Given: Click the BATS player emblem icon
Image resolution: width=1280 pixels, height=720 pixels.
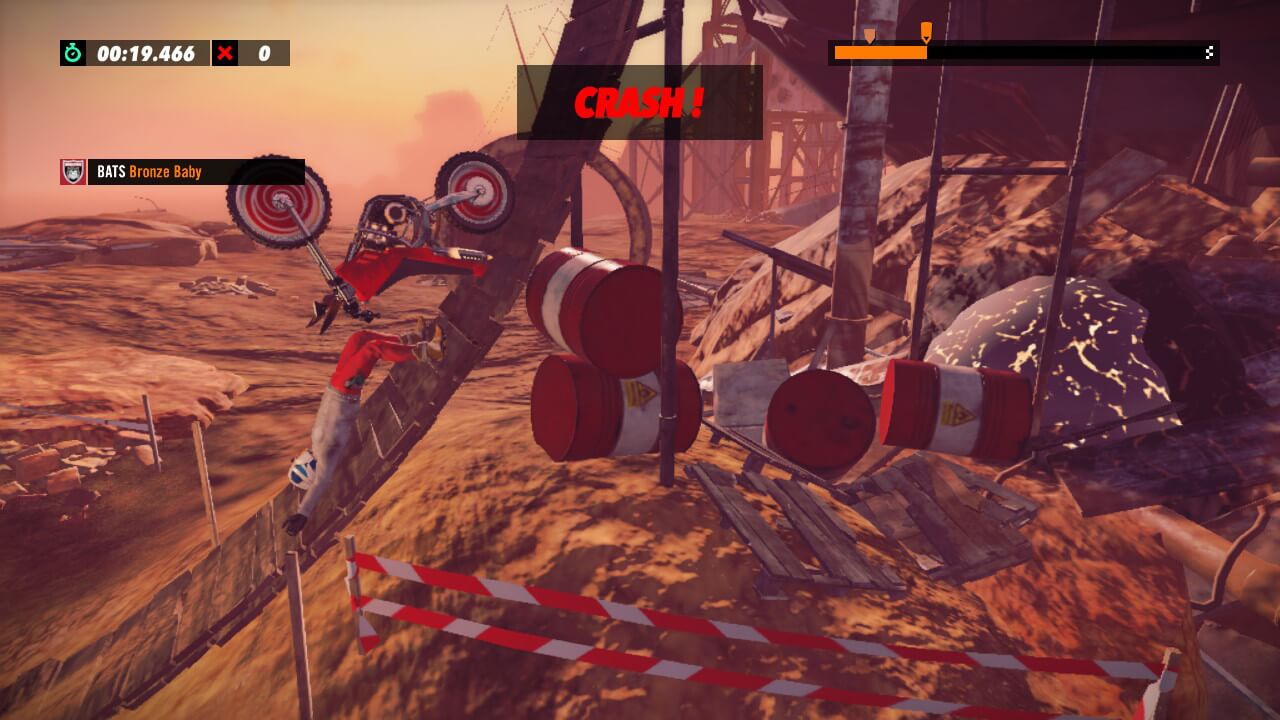Looking at the screenshot, I should 73,172.
